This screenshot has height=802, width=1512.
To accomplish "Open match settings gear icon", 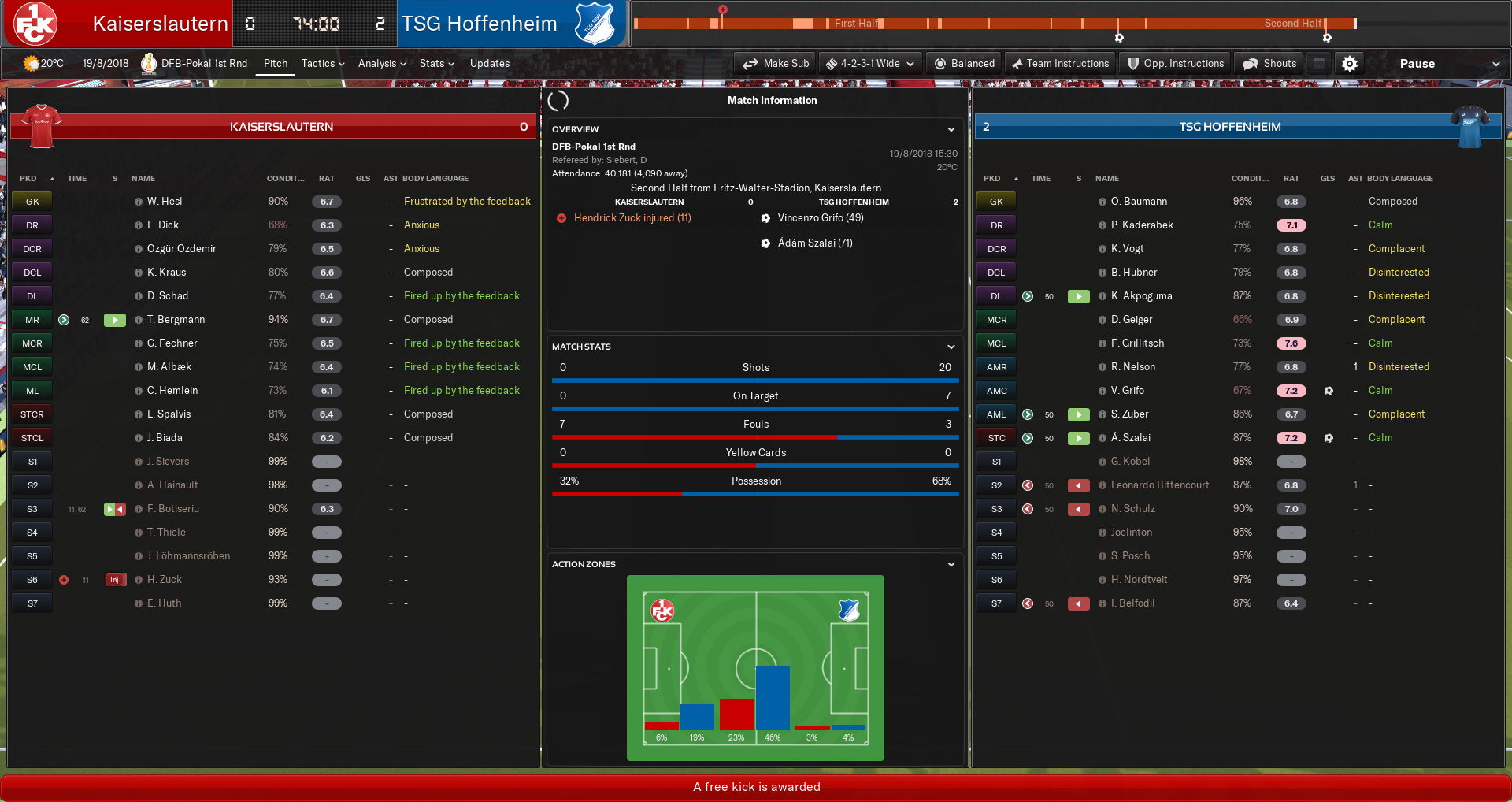I will (1350, 64).
